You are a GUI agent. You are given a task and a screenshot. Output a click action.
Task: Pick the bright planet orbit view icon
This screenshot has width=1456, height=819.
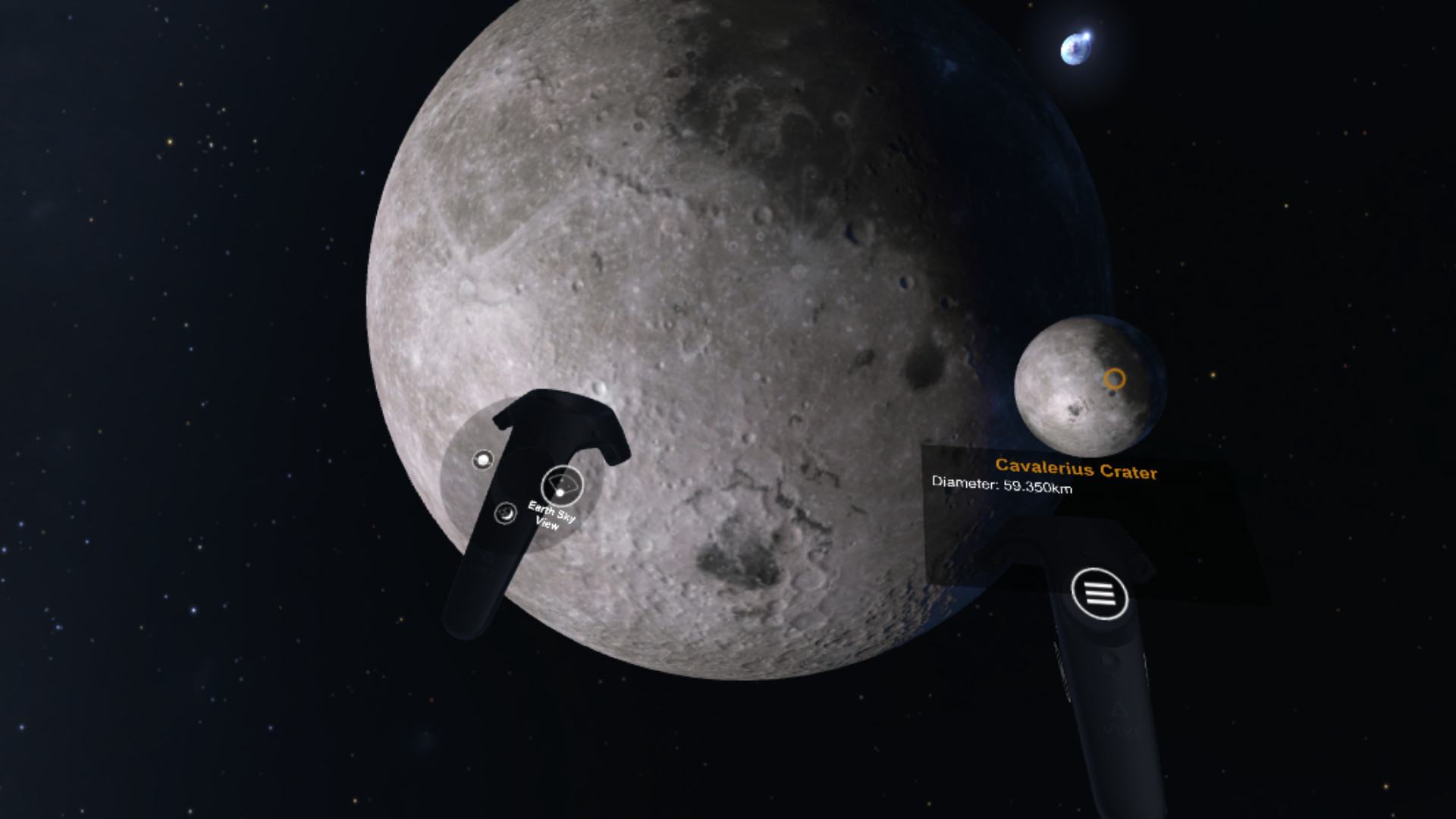click(482, 460)
